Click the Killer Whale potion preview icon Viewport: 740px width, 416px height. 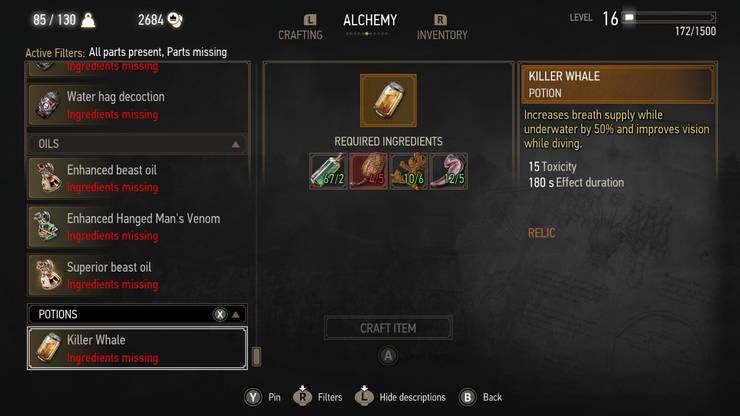[x=388, y=100]
